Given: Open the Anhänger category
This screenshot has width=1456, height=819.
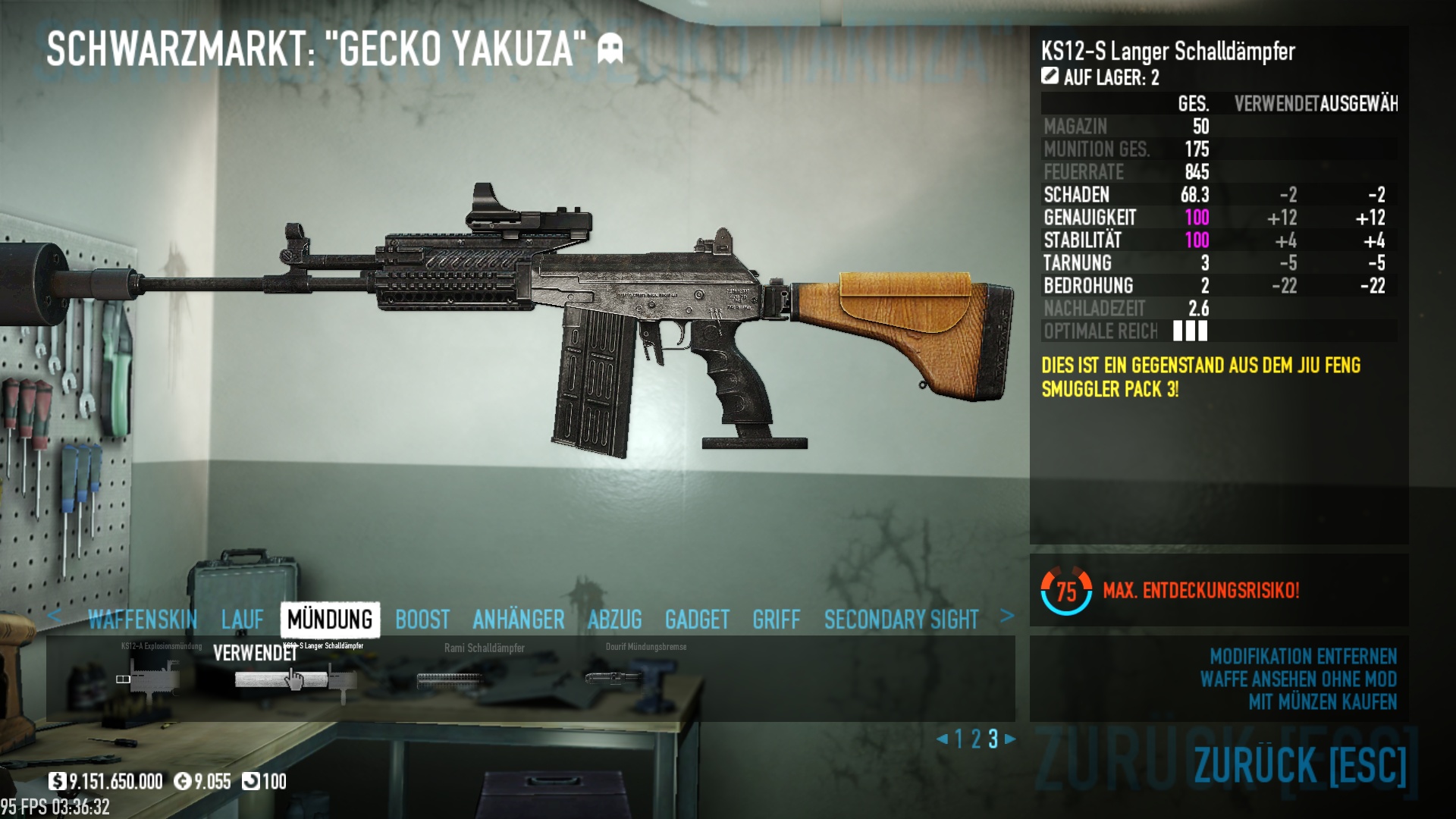Looking at the screenshot, I should coord(519,620).
